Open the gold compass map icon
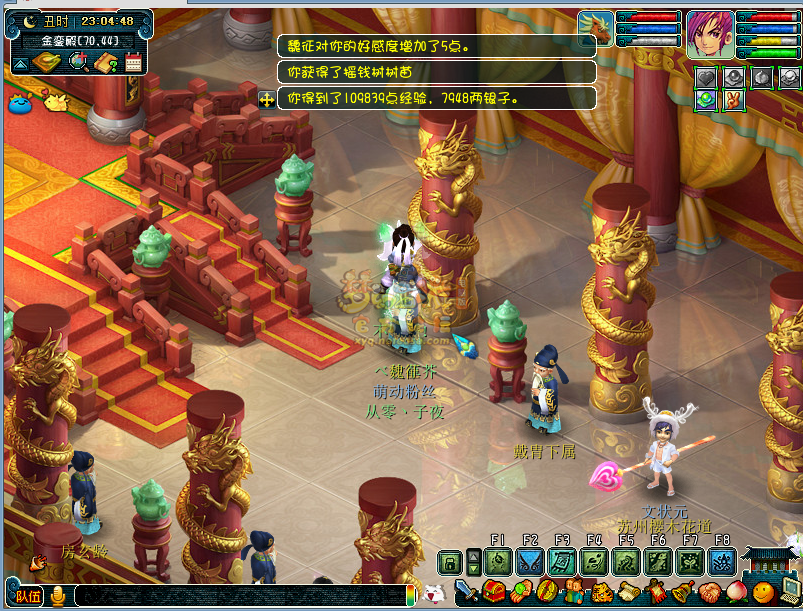The image size is (803, 611). tap(46, 63)
